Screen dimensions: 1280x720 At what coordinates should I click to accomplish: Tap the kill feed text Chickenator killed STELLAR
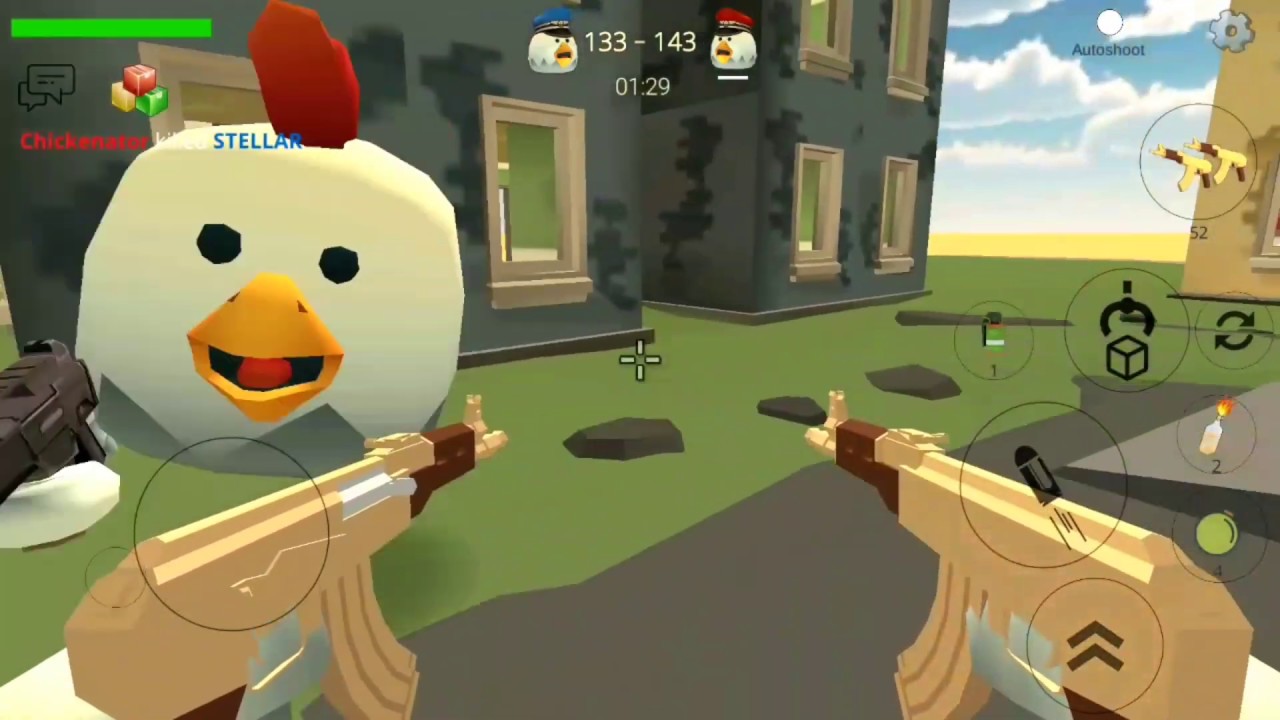160,141
